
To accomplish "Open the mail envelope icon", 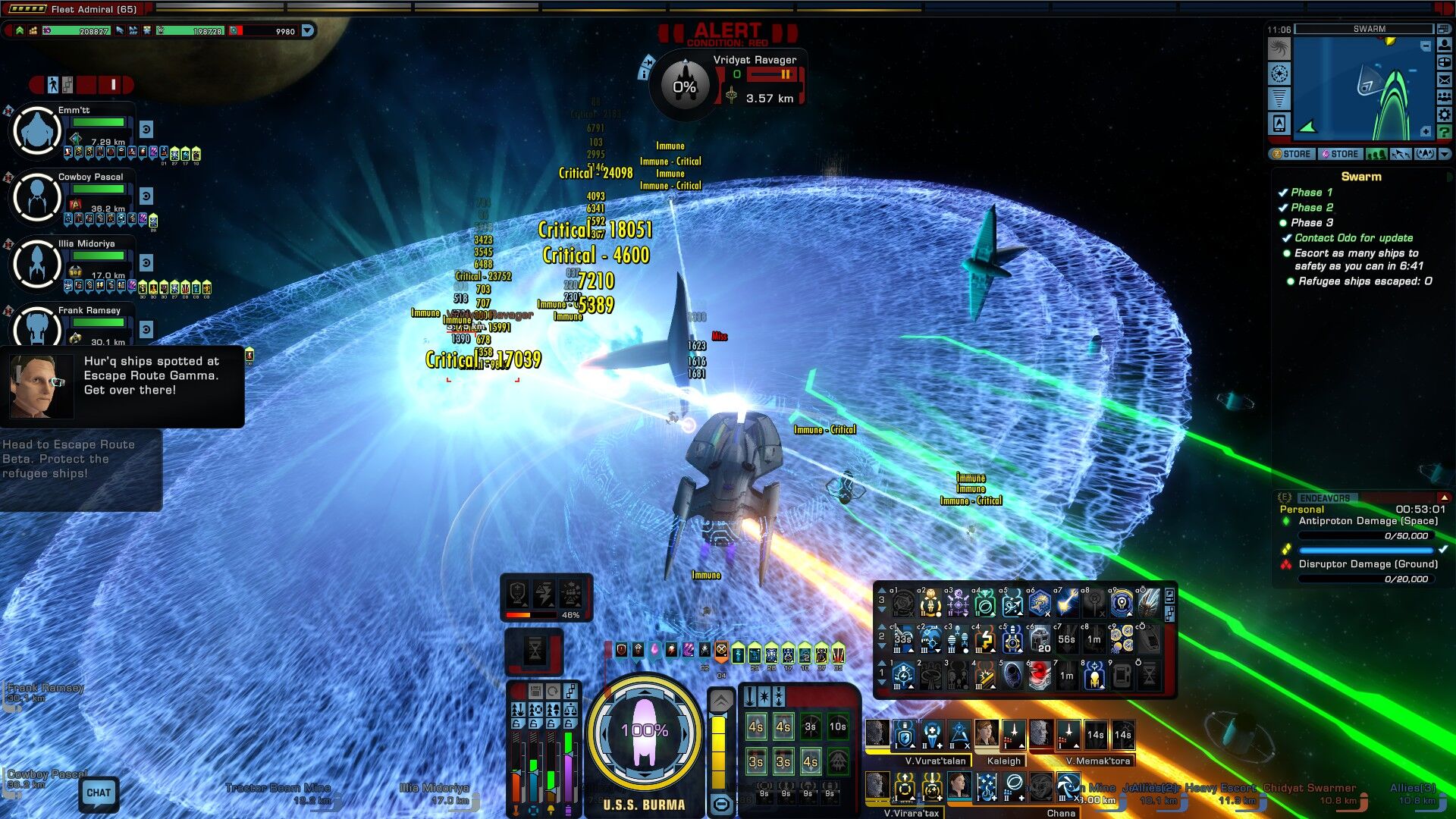I will point(1445,80).
